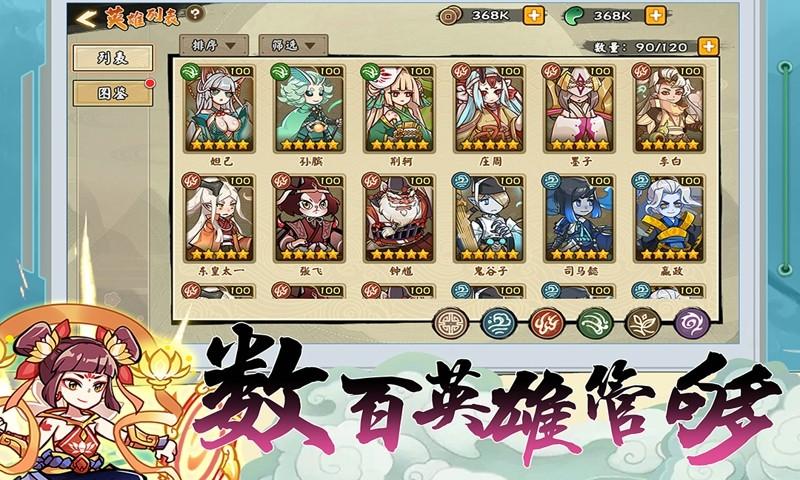Switch to the 列表 tab

click(113, 58)
